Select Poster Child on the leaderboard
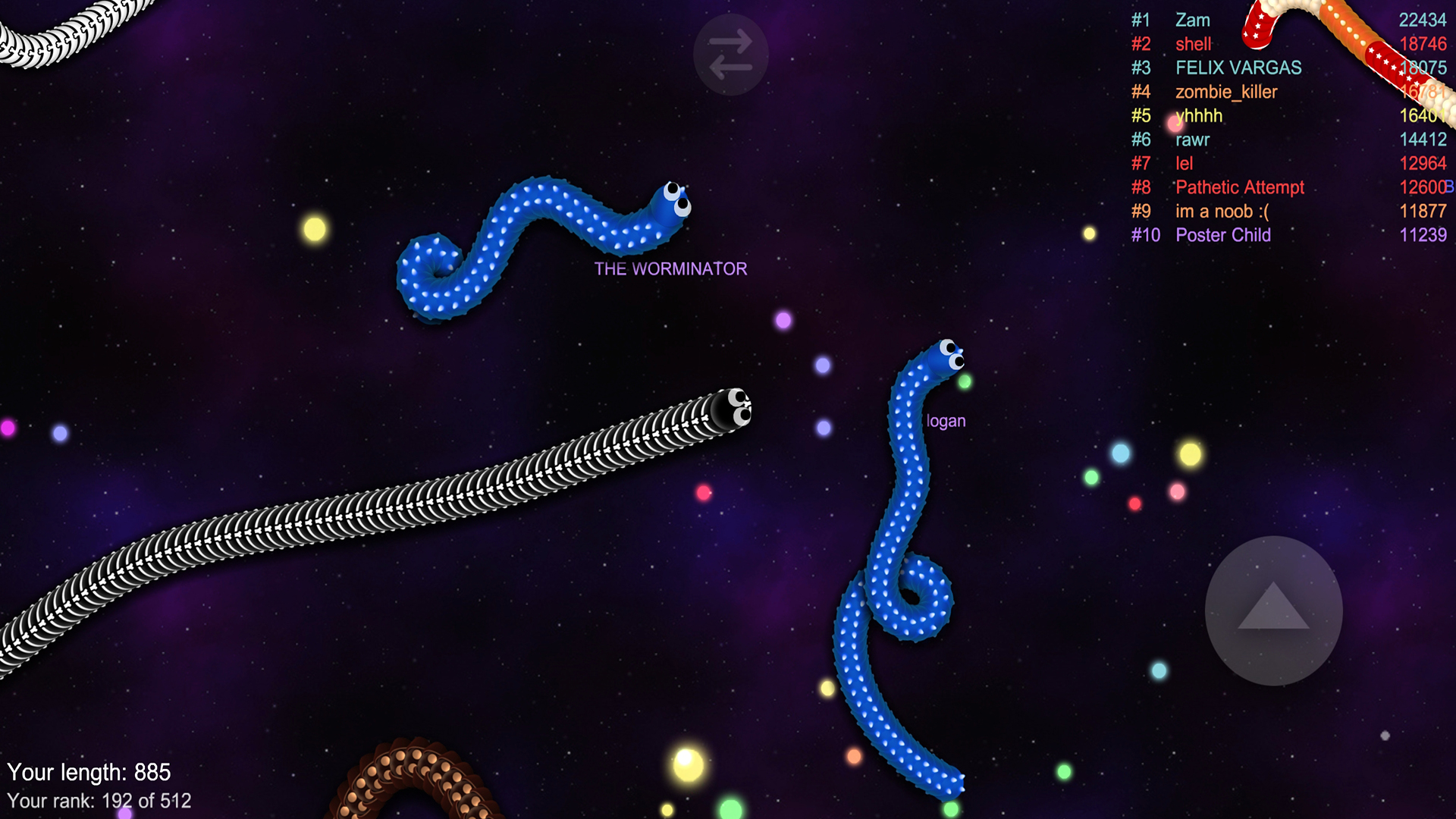Screen dimensions: 1456x819 [1223, 235]
